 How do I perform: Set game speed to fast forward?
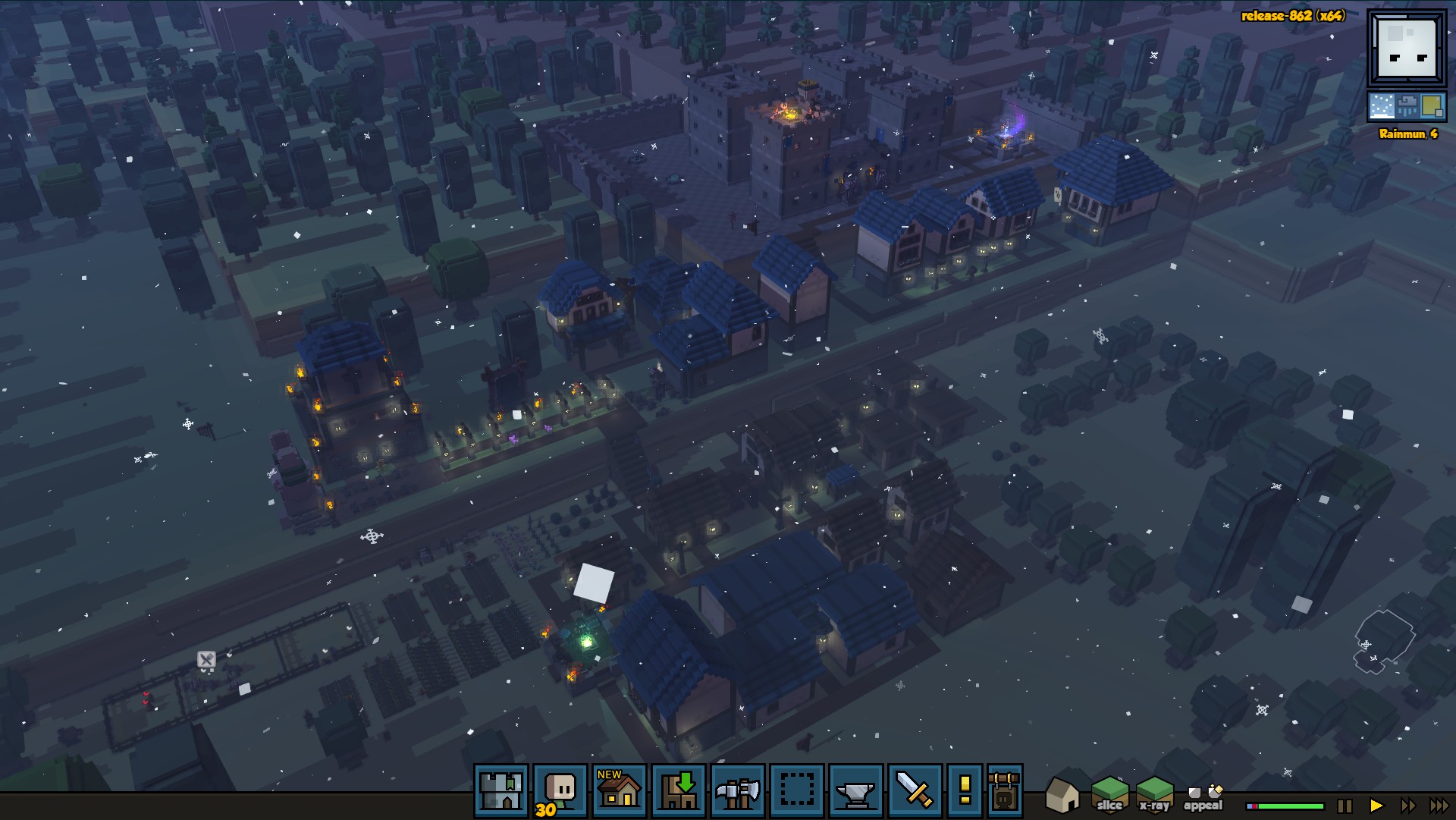1407,806
